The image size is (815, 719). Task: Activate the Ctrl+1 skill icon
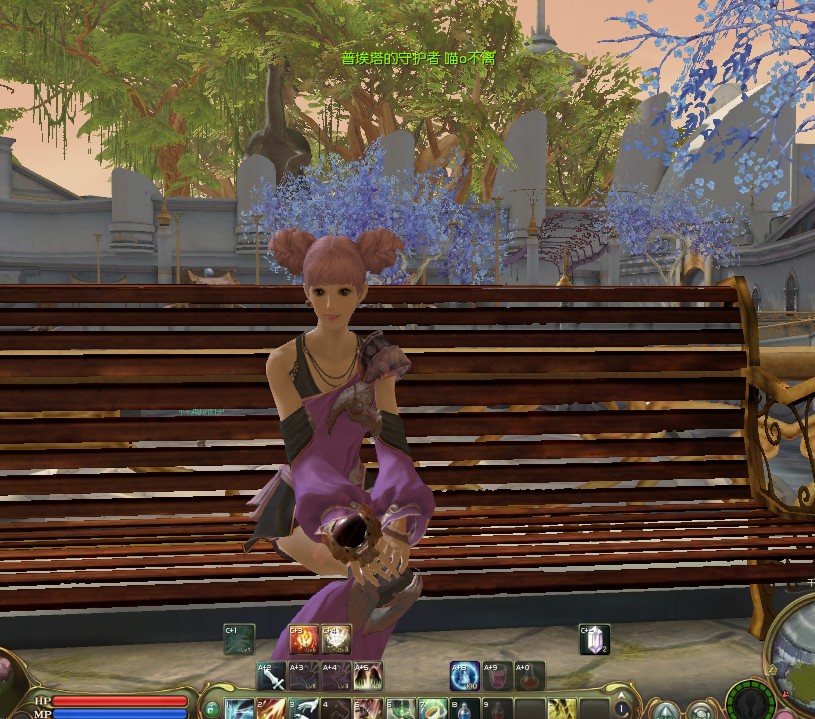click(x=239, y=639)
